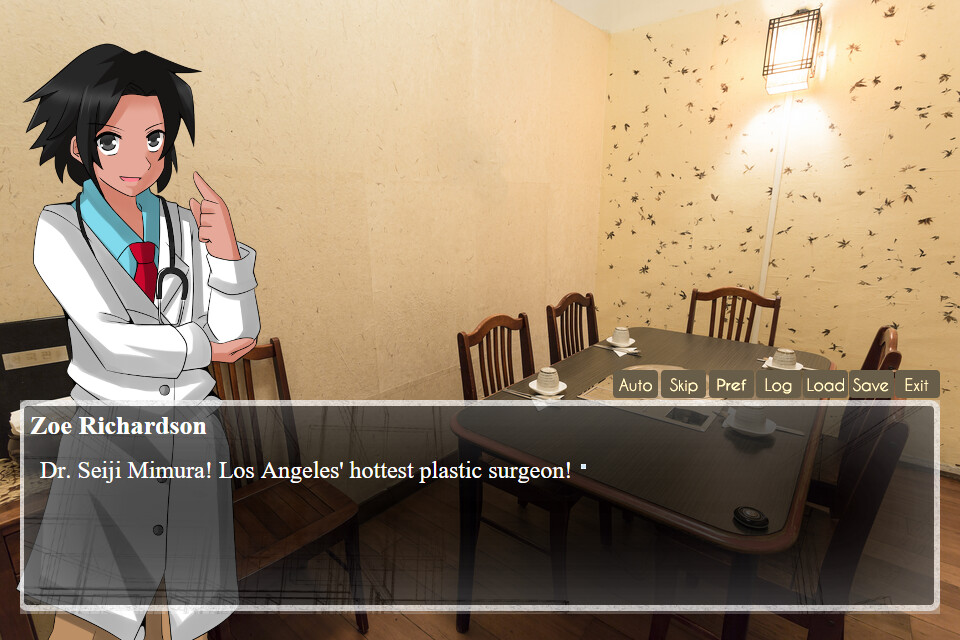960x640 pixels.
Task: Activate the Skip button
Action: coord(683,385)
